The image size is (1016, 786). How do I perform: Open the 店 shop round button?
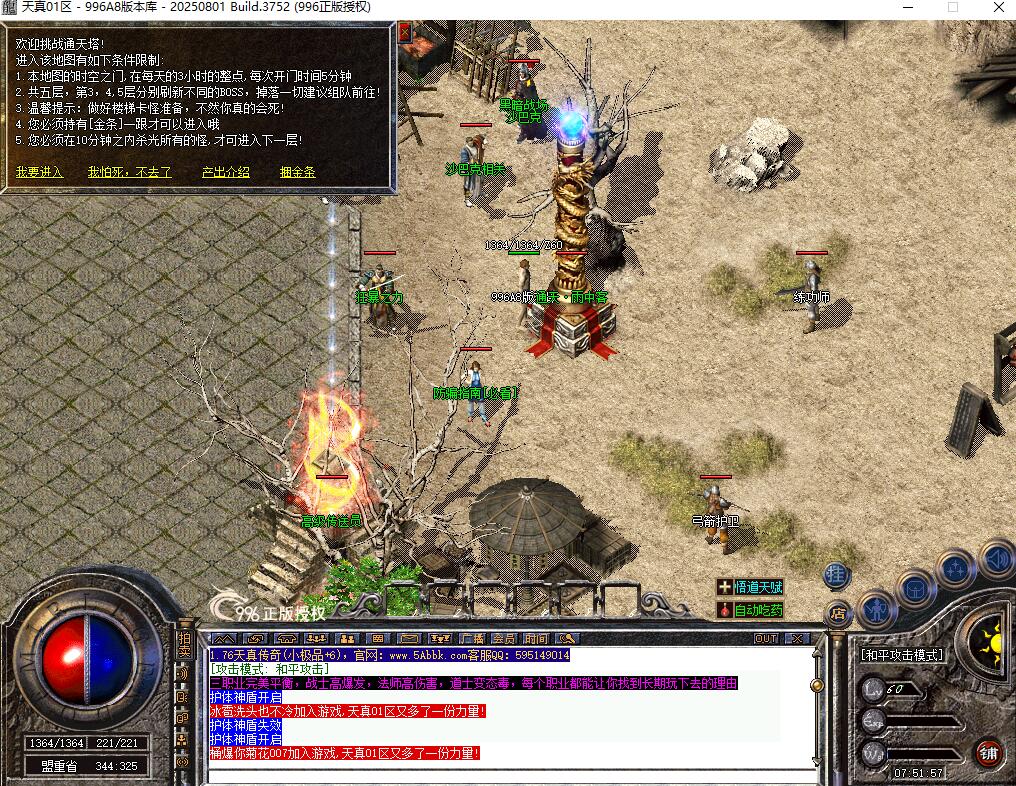836,613
